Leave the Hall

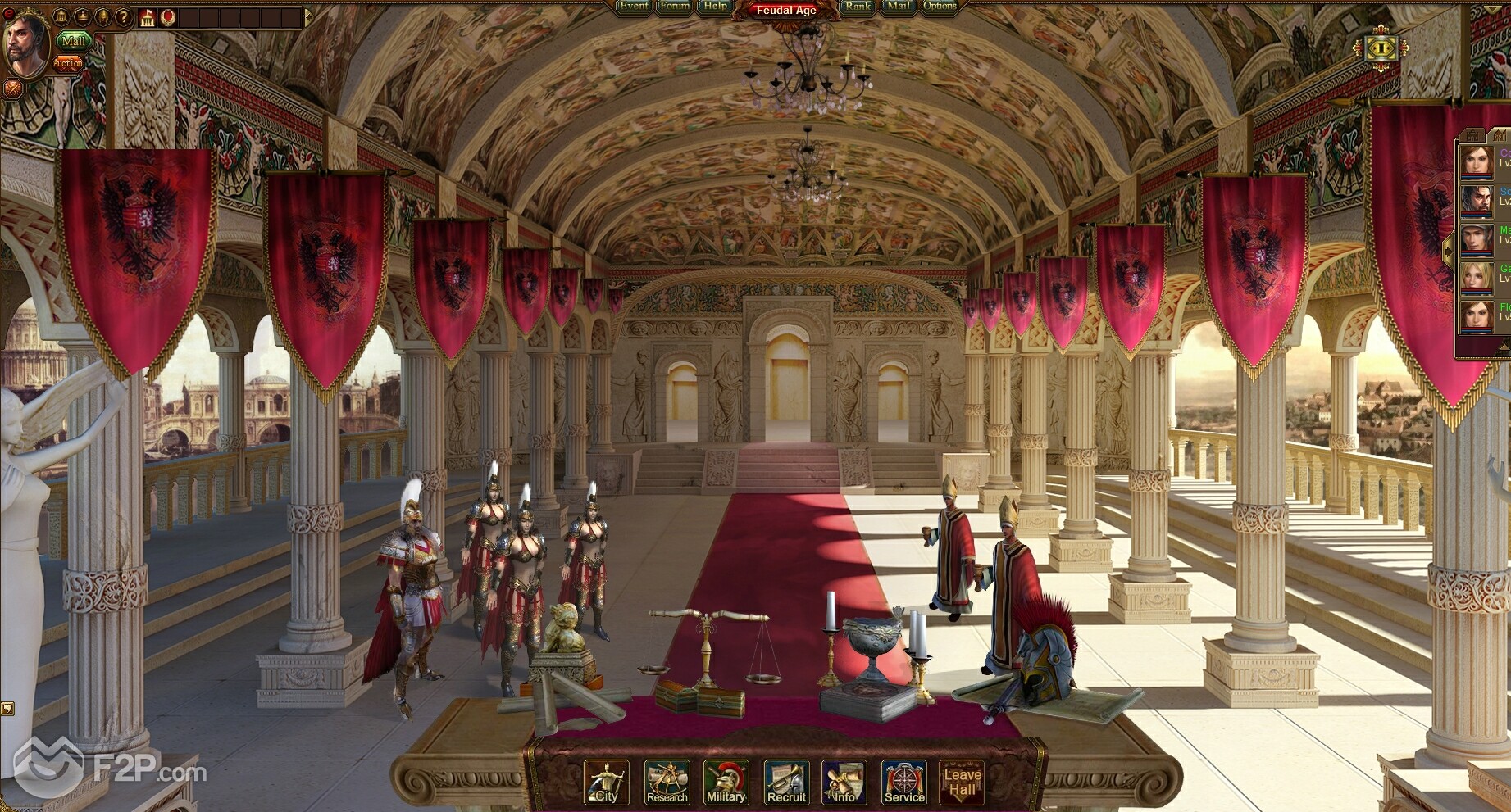coord(962,783)
